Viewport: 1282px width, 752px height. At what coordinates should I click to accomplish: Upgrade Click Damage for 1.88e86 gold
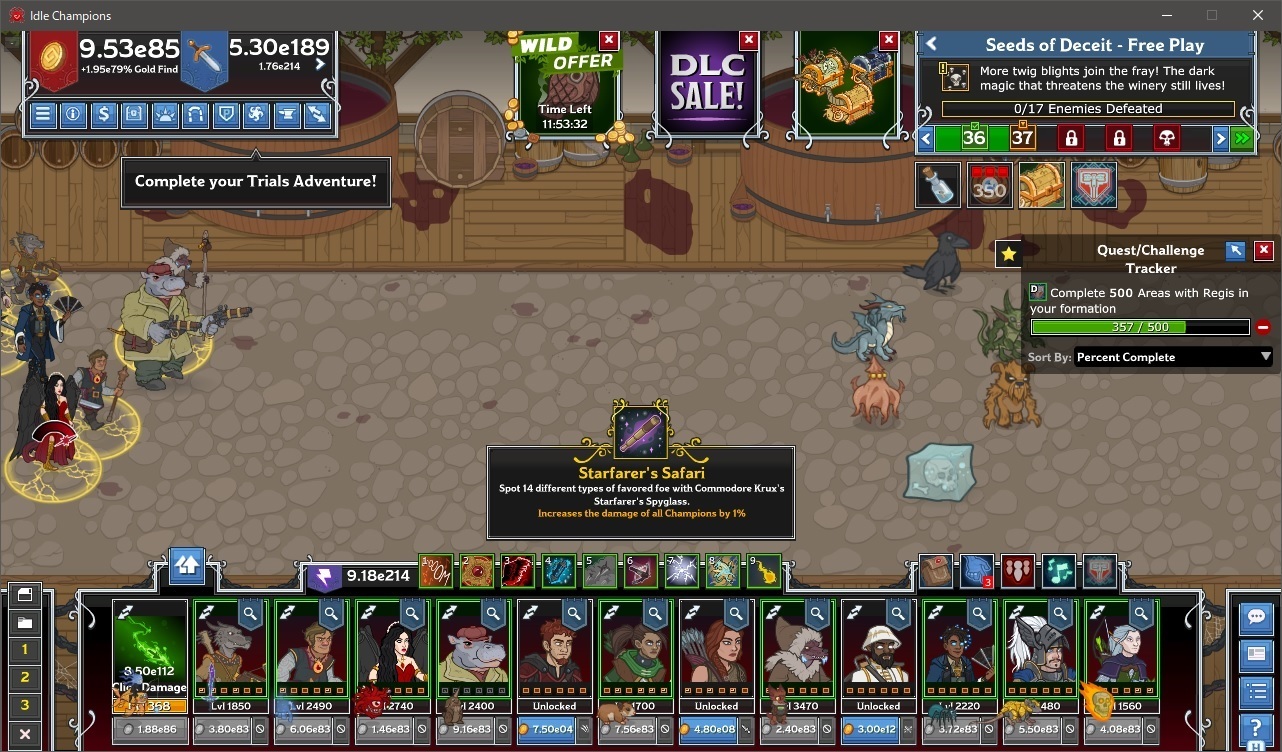coord(151,730)
